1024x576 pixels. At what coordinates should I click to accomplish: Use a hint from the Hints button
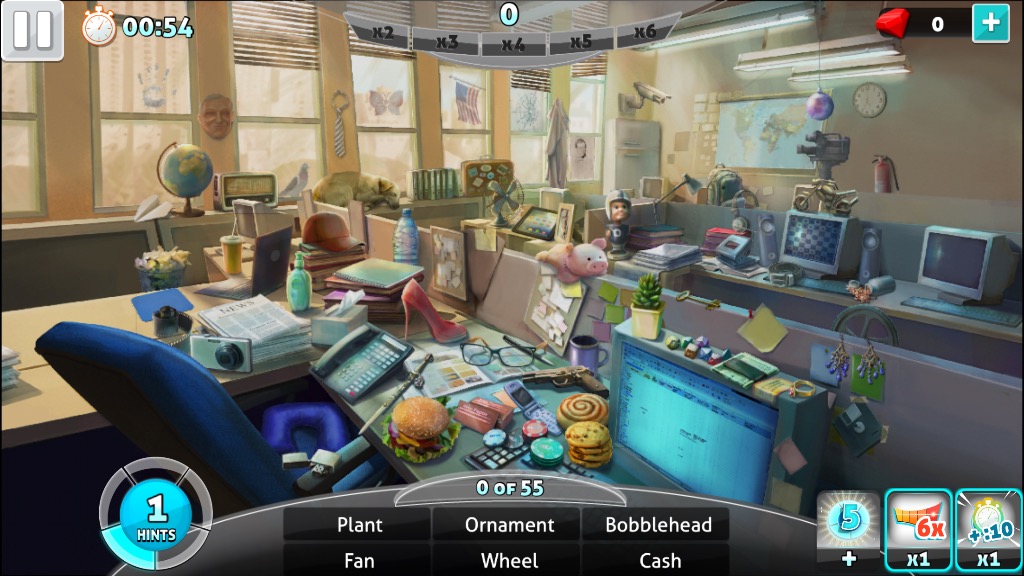tap(156, 515)
